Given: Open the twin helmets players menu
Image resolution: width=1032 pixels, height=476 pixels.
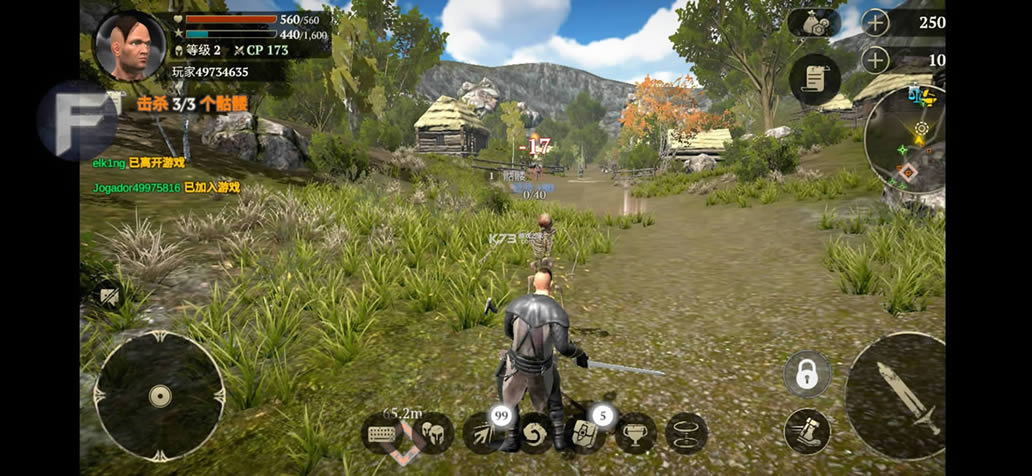Looking at the screenshot, I should (x=432, y=434).
